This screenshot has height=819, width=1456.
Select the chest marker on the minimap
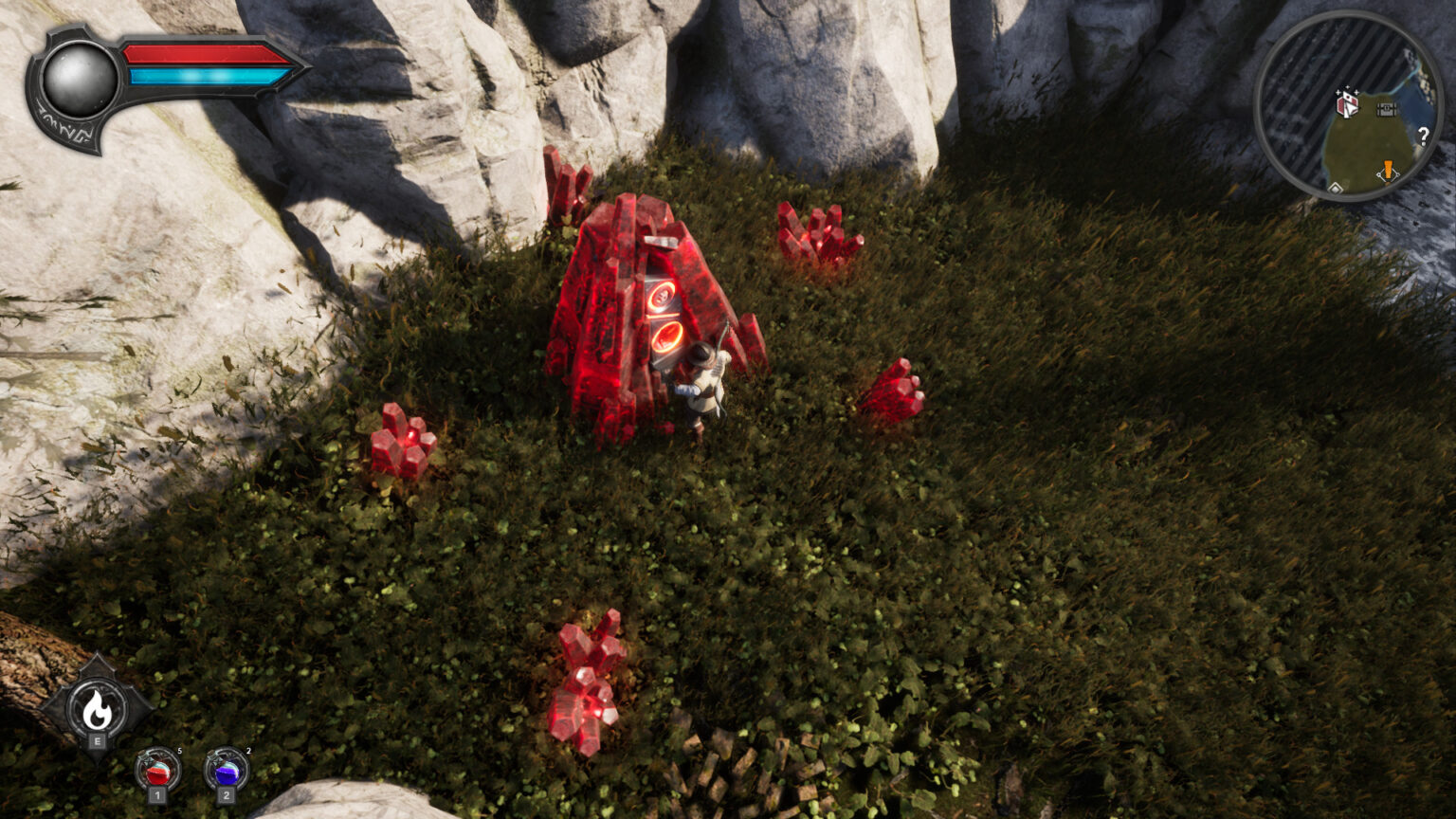(1386, 109)
